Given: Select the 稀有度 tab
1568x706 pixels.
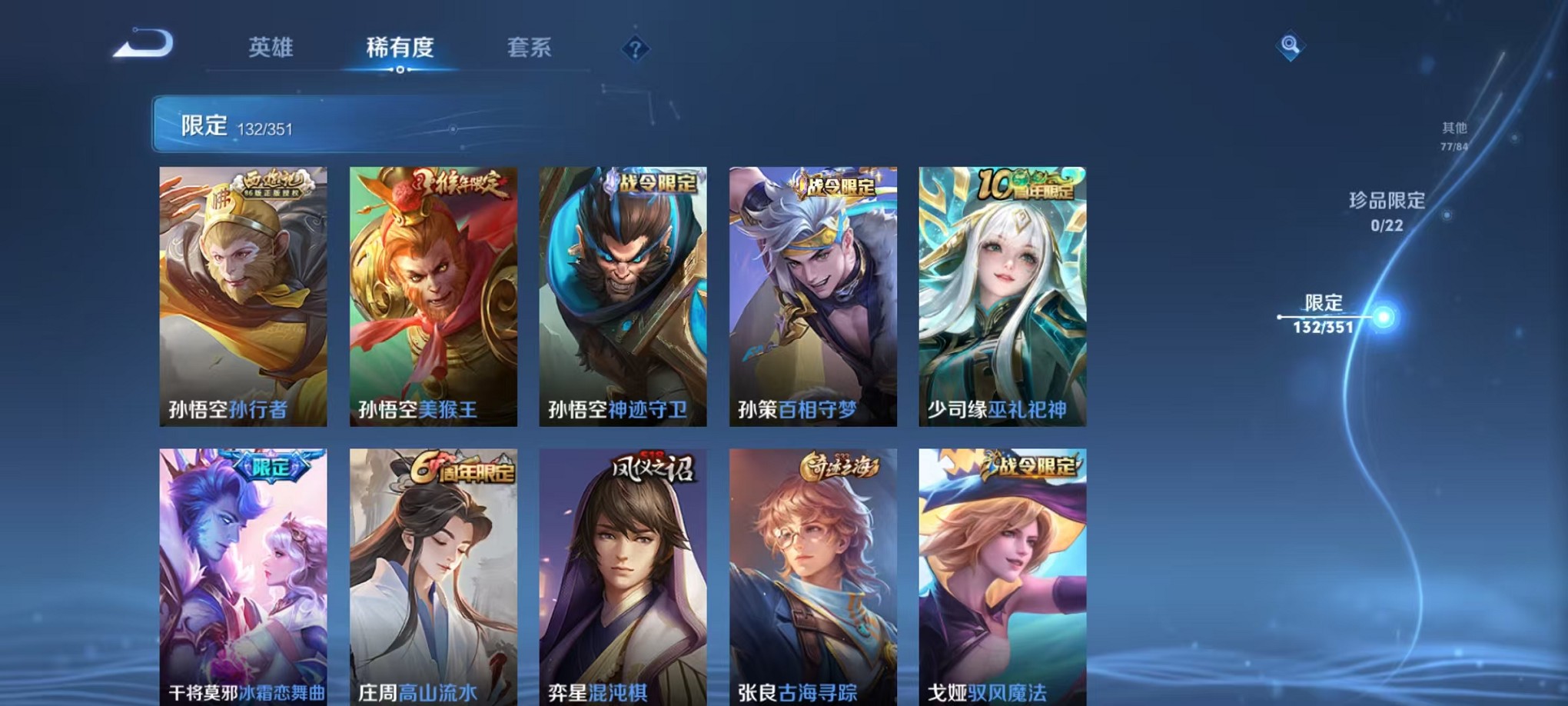Looking at the screenshot, I should click(400, 48).
